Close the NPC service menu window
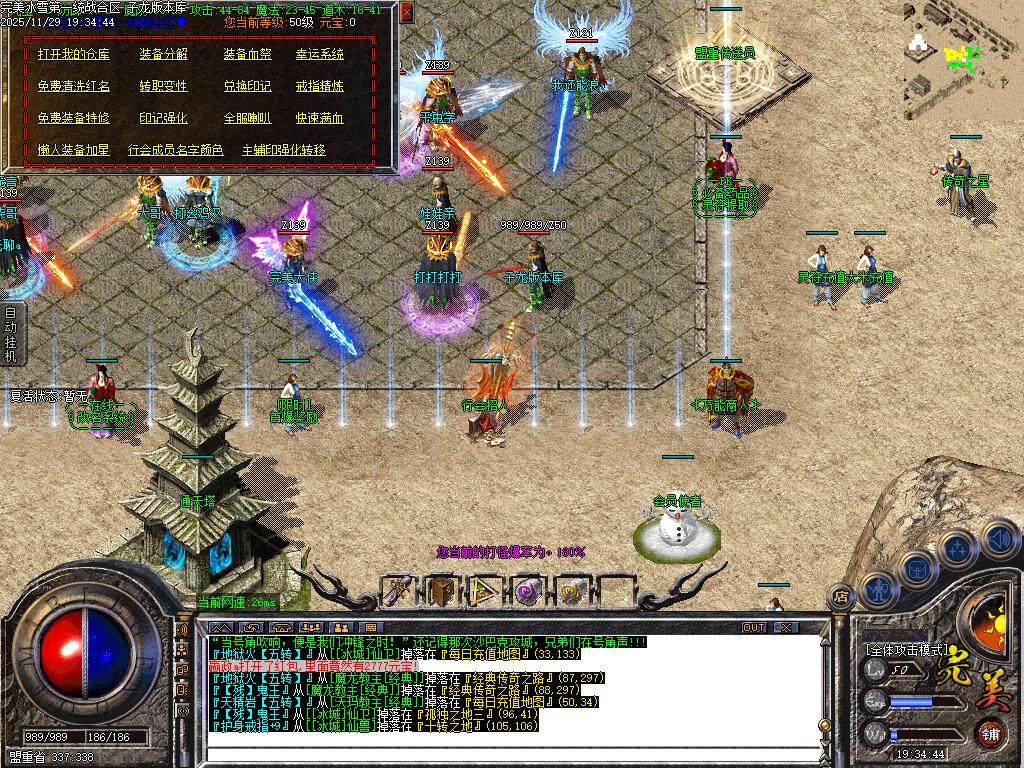1024x768 pixels. 406,12
